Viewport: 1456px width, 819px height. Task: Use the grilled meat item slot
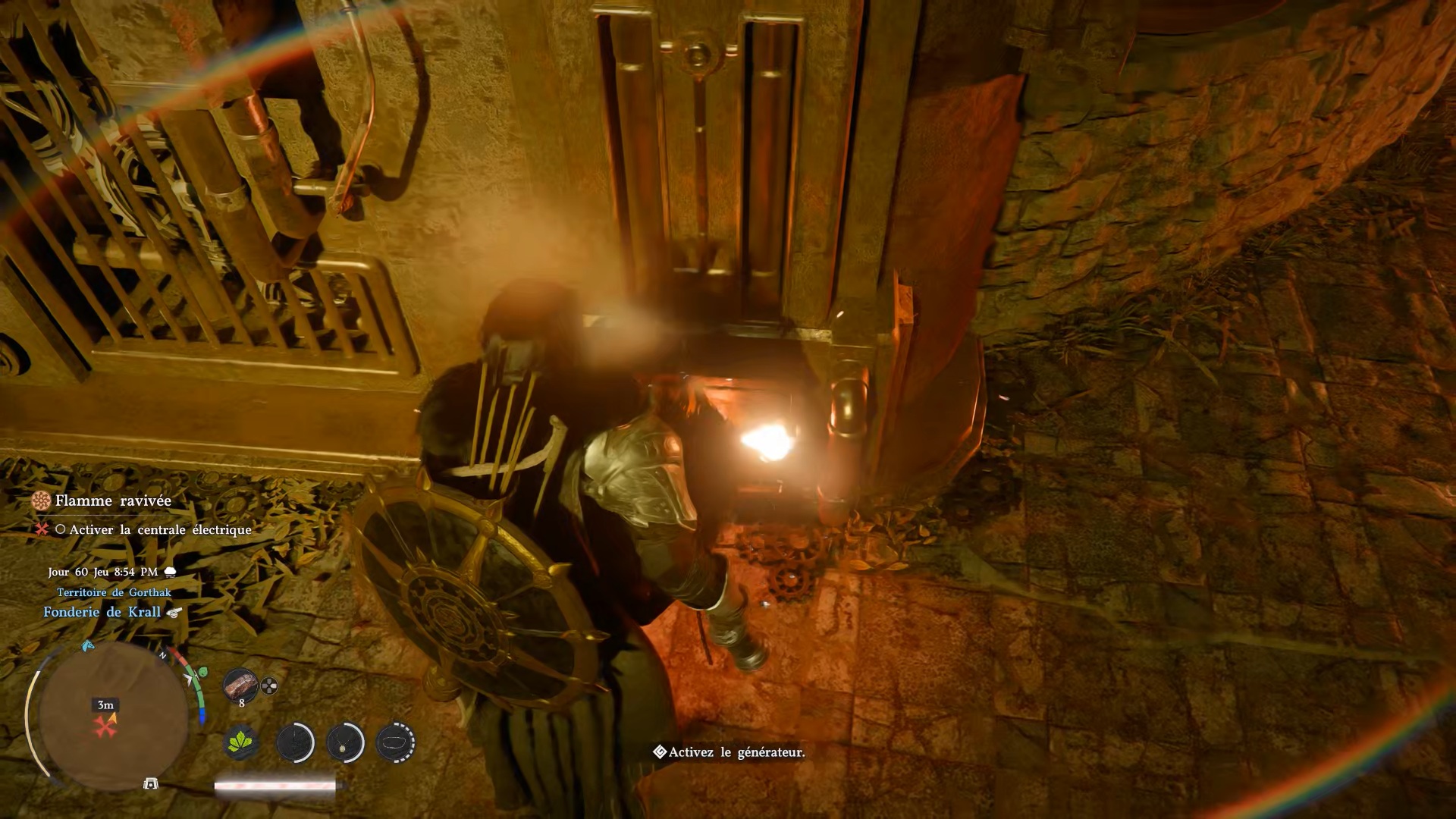pos(240,685)
